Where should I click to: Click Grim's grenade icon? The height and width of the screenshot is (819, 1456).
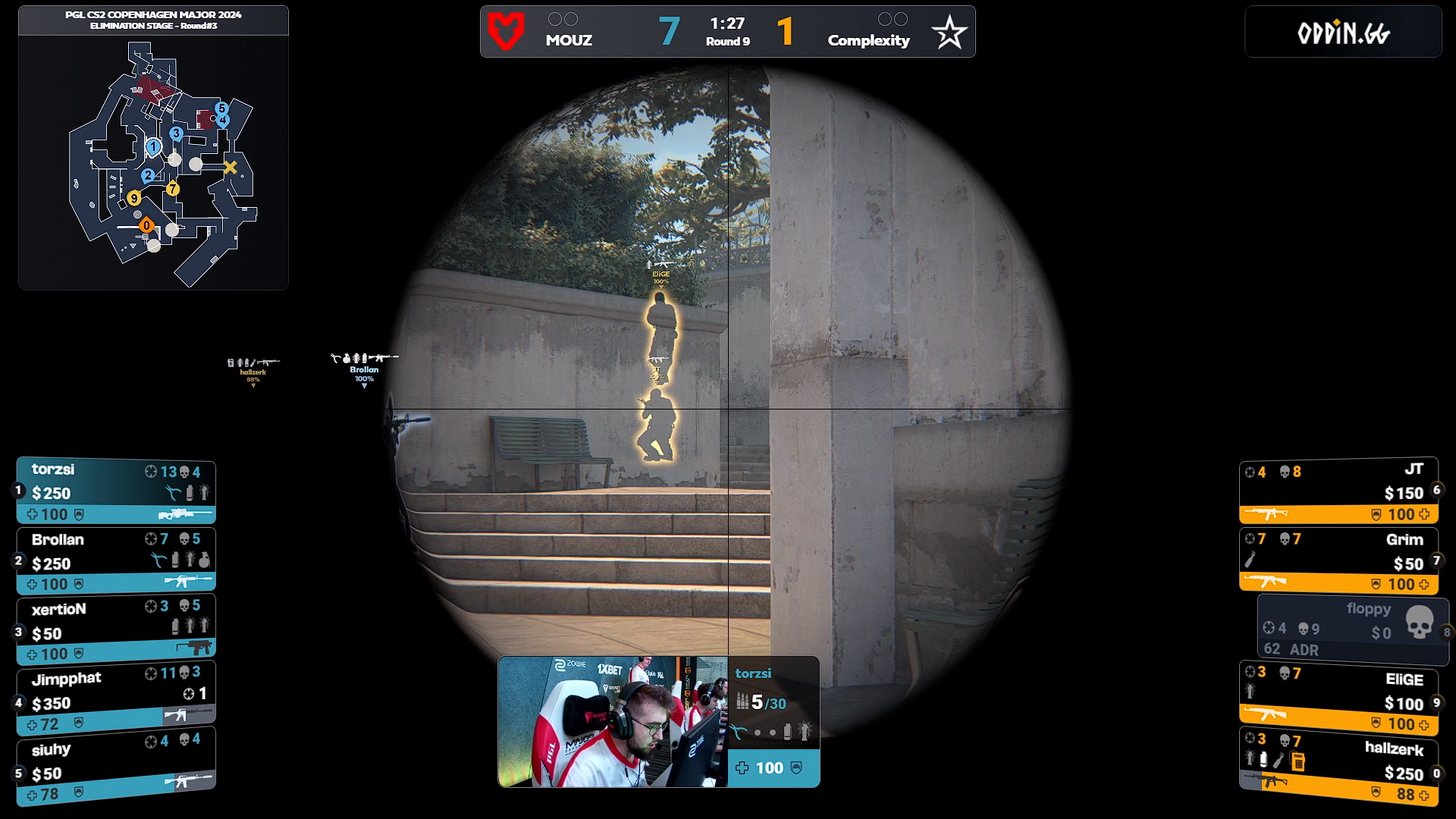[x=1248, y=559]
